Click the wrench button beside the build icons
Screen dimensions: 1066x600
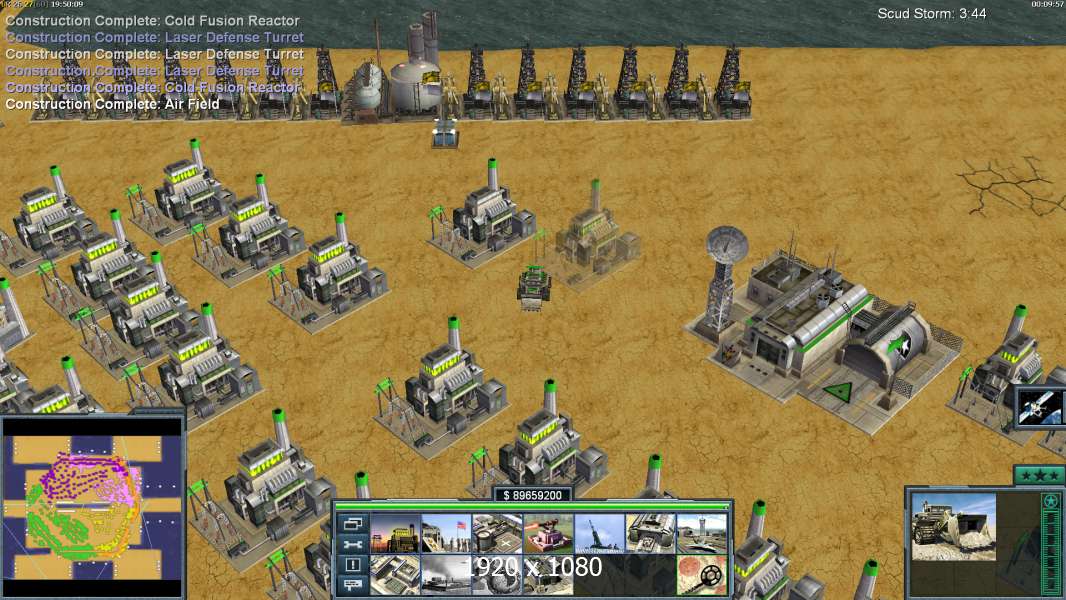tap(352, 544)
